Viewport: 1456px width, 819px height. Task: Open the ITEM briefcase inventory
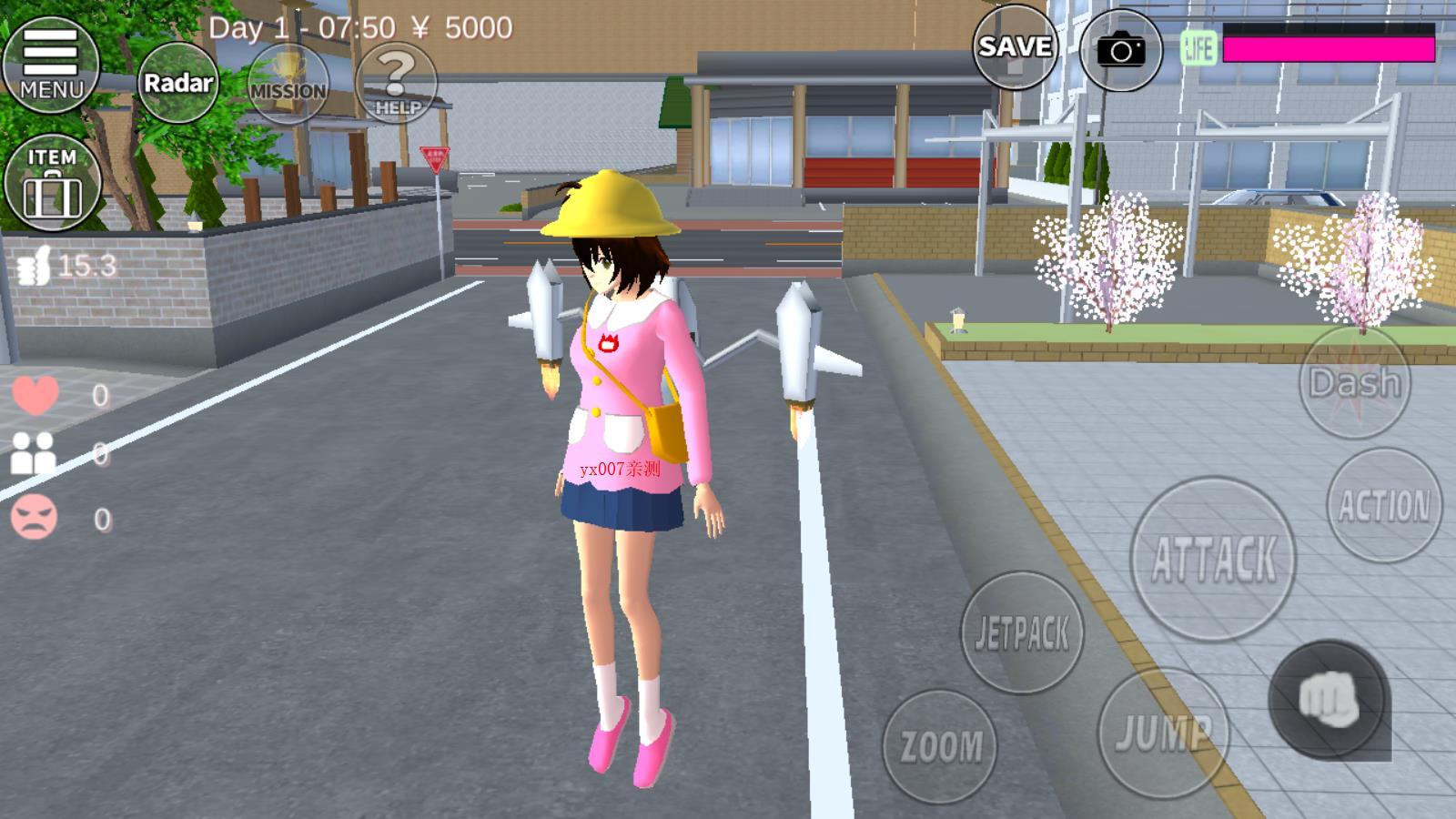tap(52, 179)
